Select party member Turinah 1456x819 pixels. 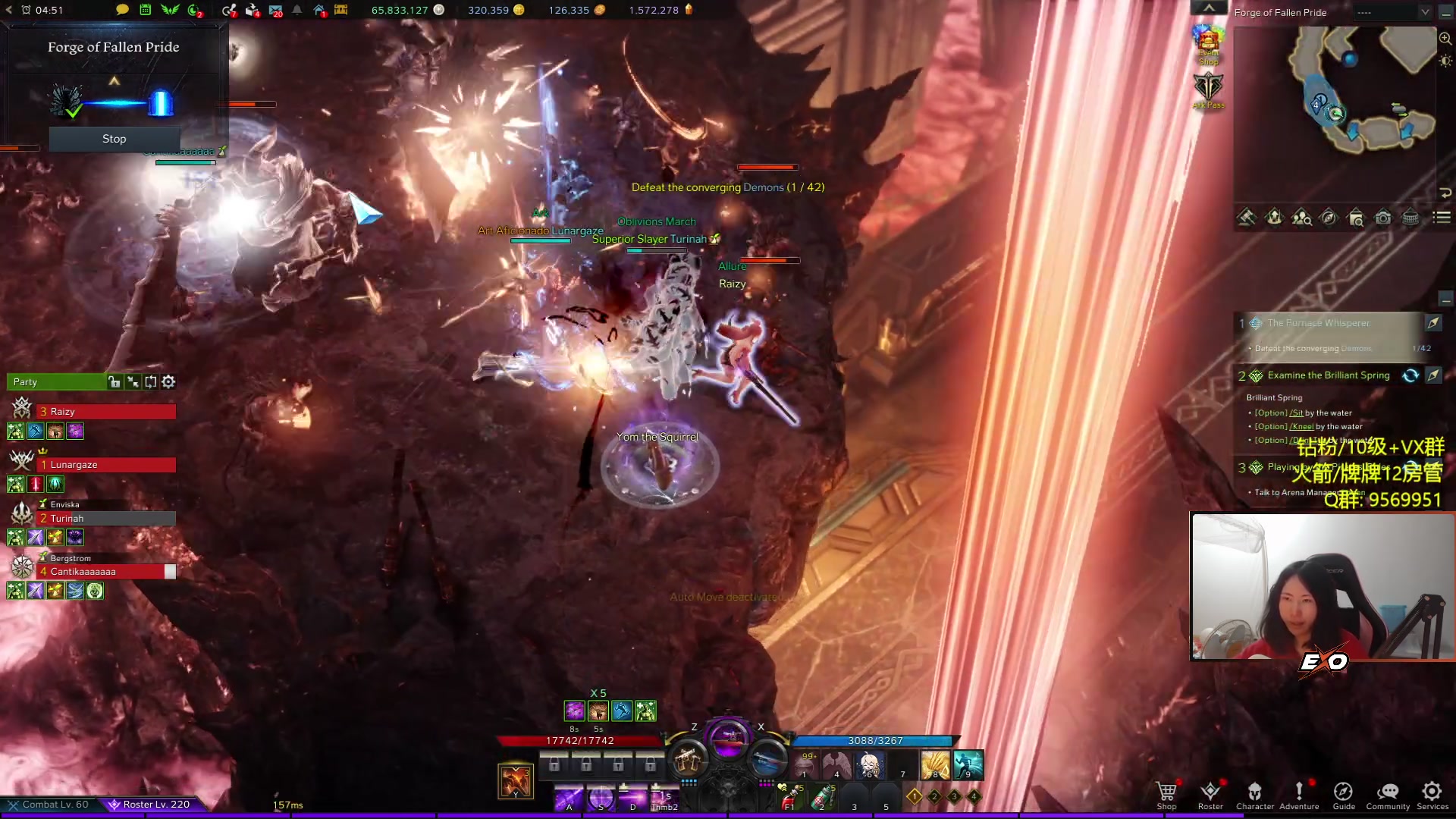click(106, 519)
